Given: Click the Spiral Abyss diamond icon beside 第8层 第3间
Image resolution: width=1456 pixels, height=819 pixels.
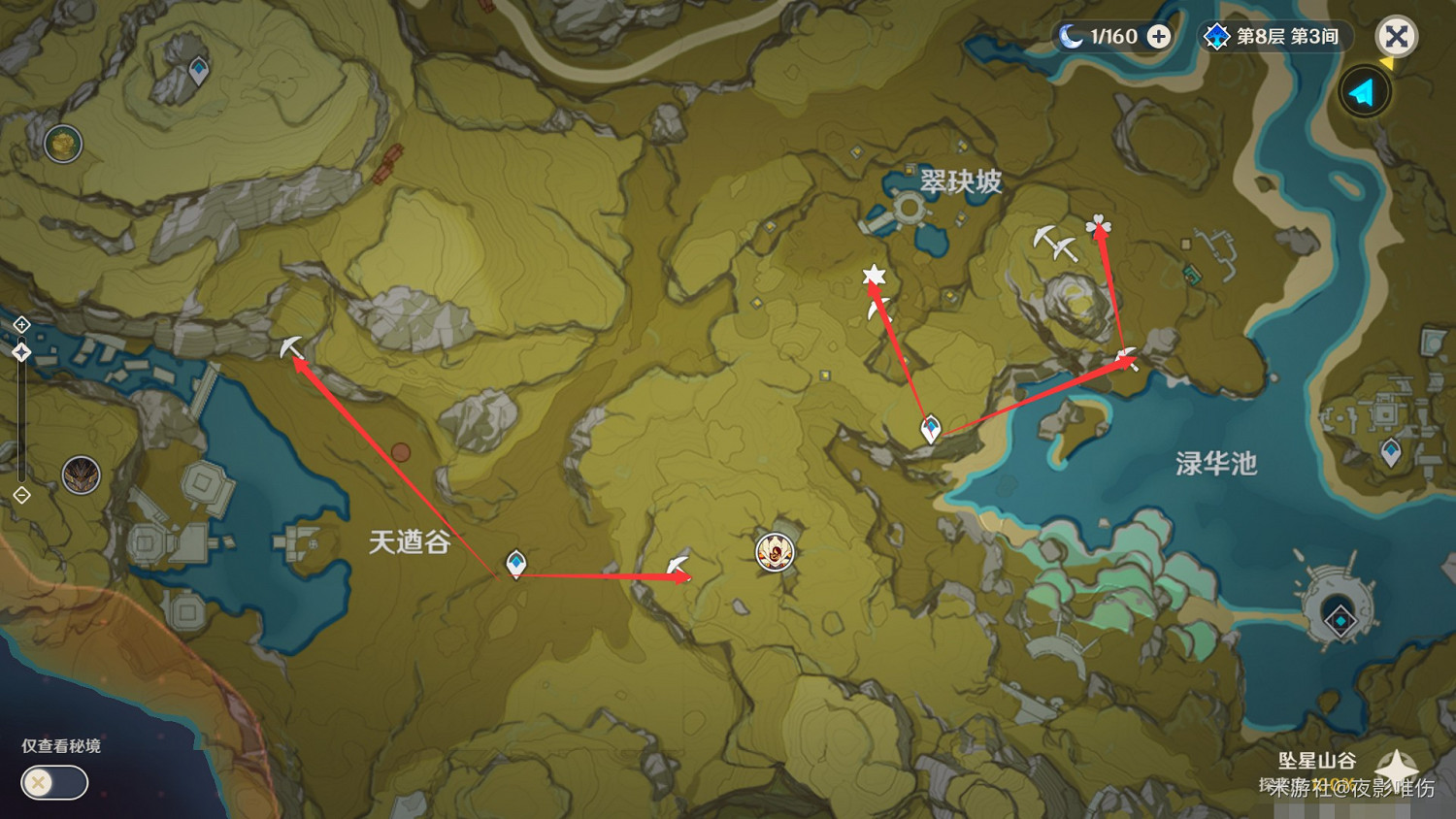Looking at the screenshot, I should (1215, 36).
